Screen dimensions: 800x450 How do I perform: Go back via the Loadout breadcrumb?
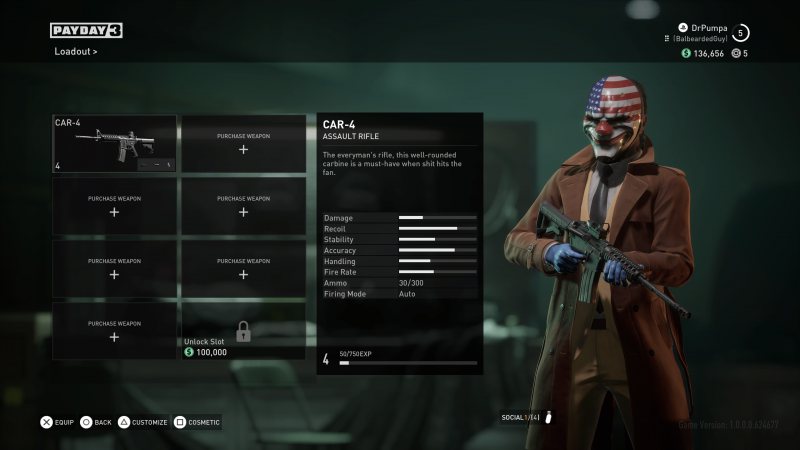(75, 51)
